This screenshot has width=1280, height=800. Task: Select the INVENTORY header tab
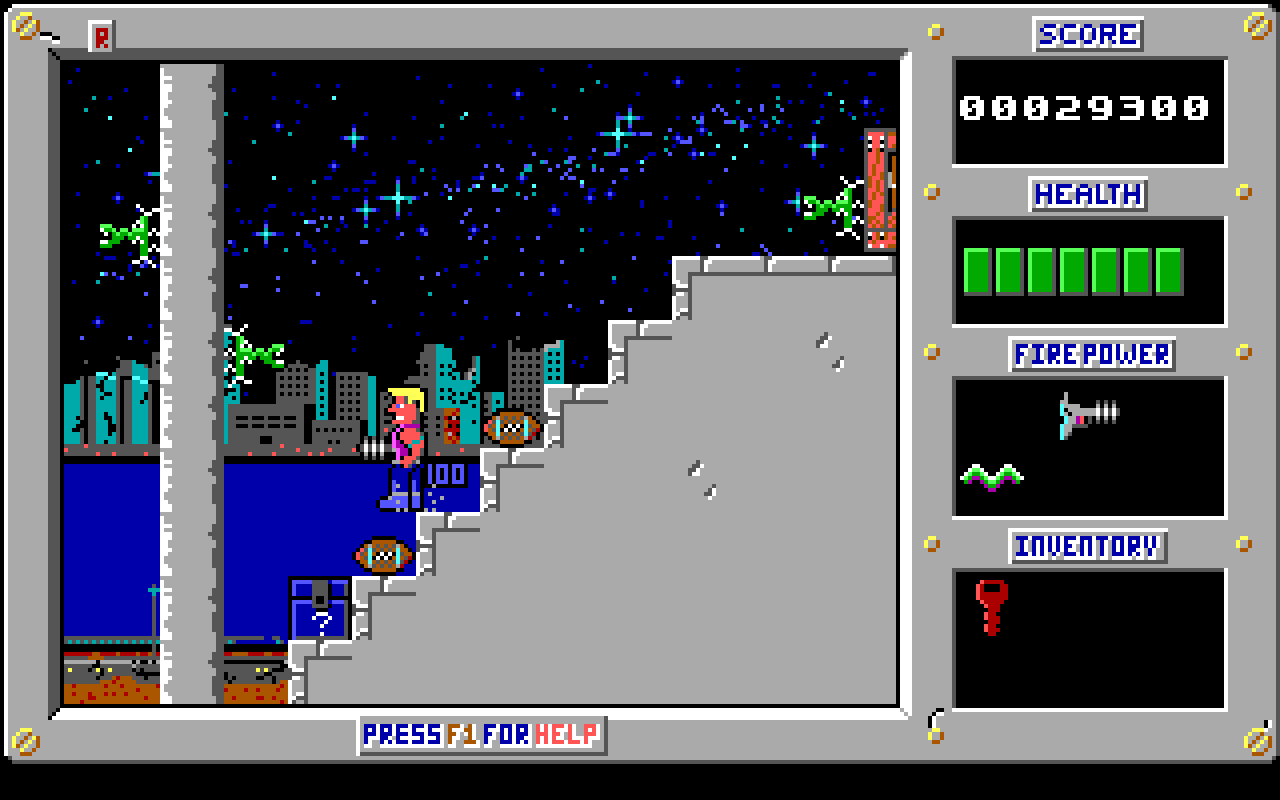[x=1088, y=546]
